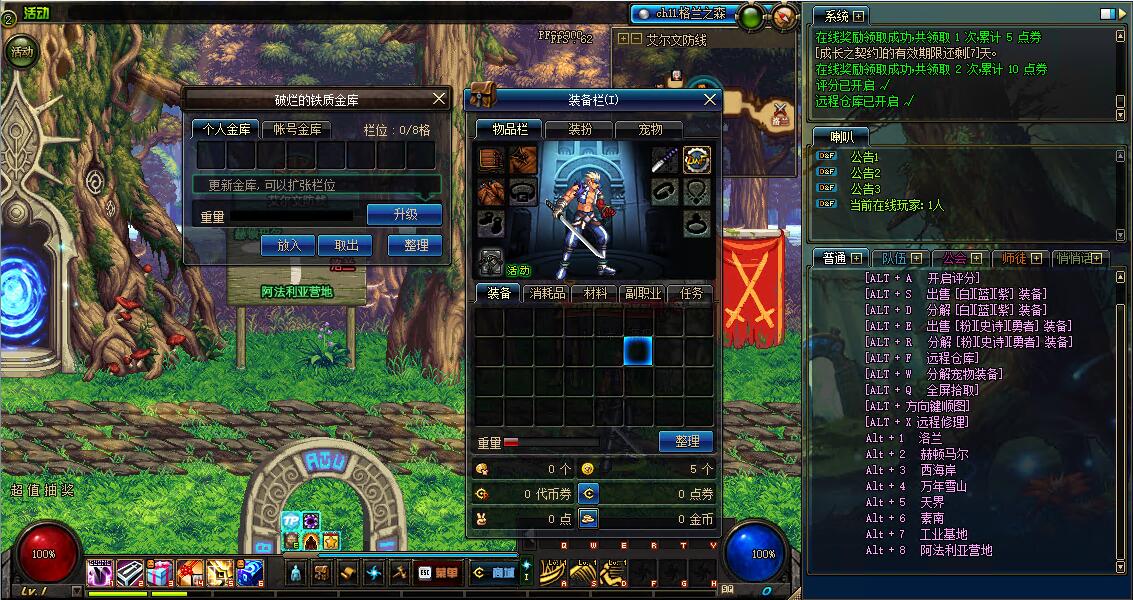
Task: Switch to the 材料 materials tab
Action: coord(595,293)
